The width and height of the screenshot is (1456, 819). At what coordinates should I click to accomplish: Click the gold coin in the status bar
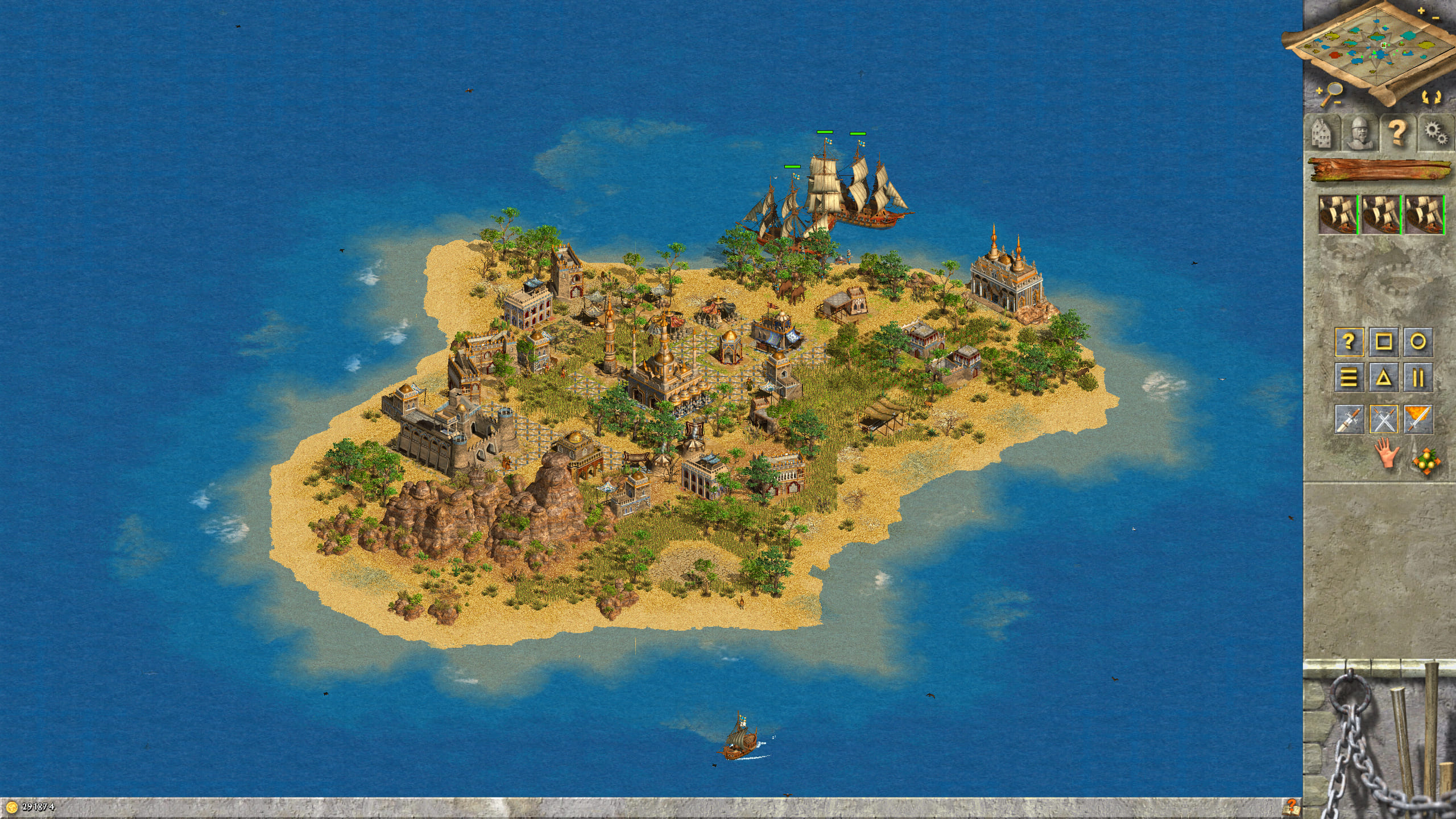pyautogui.click(x=13, y=806)
